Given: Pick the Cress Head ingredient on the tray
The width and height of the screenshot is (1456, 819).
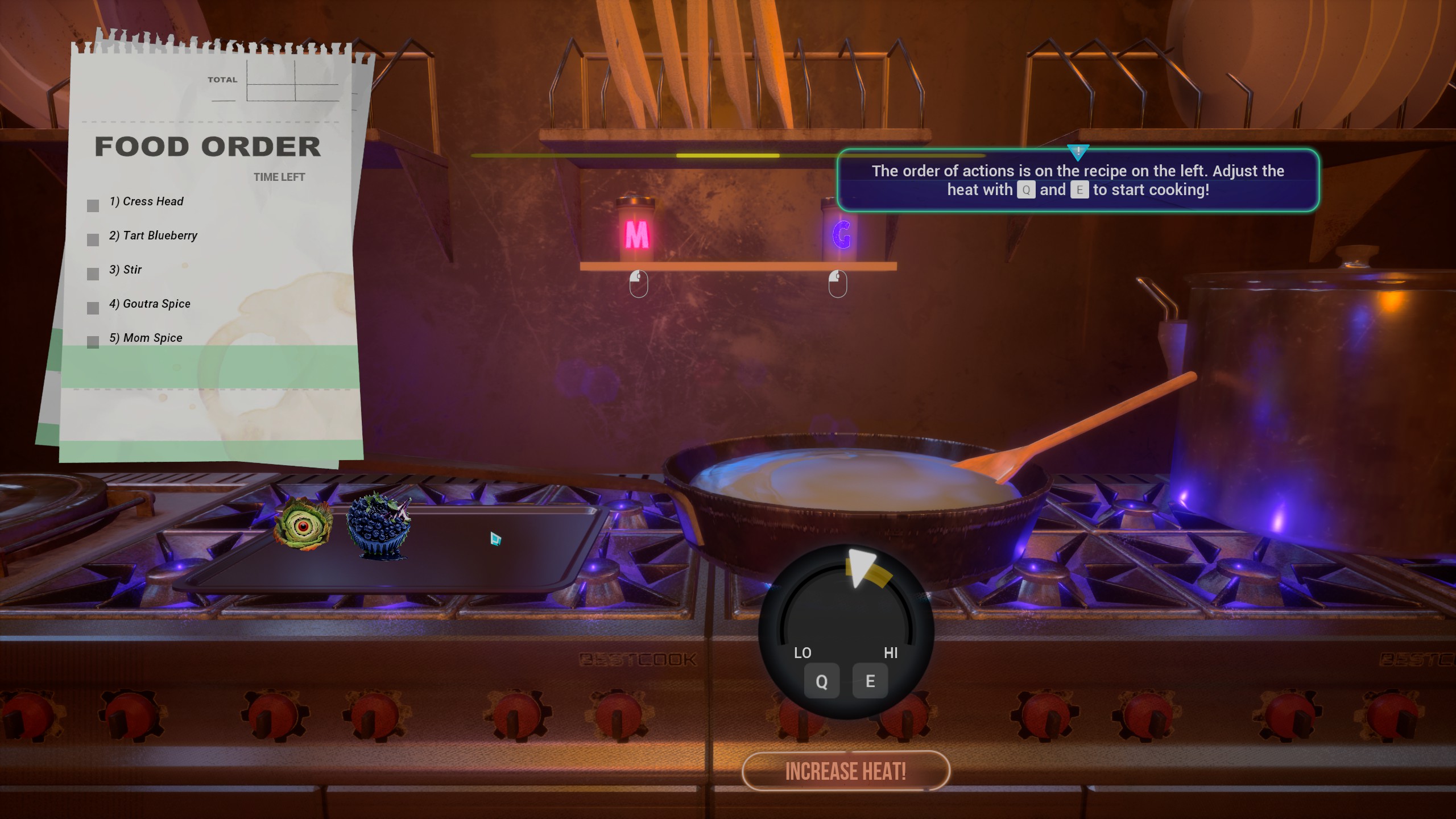Looking at the screenshot, I should [303, 524].
